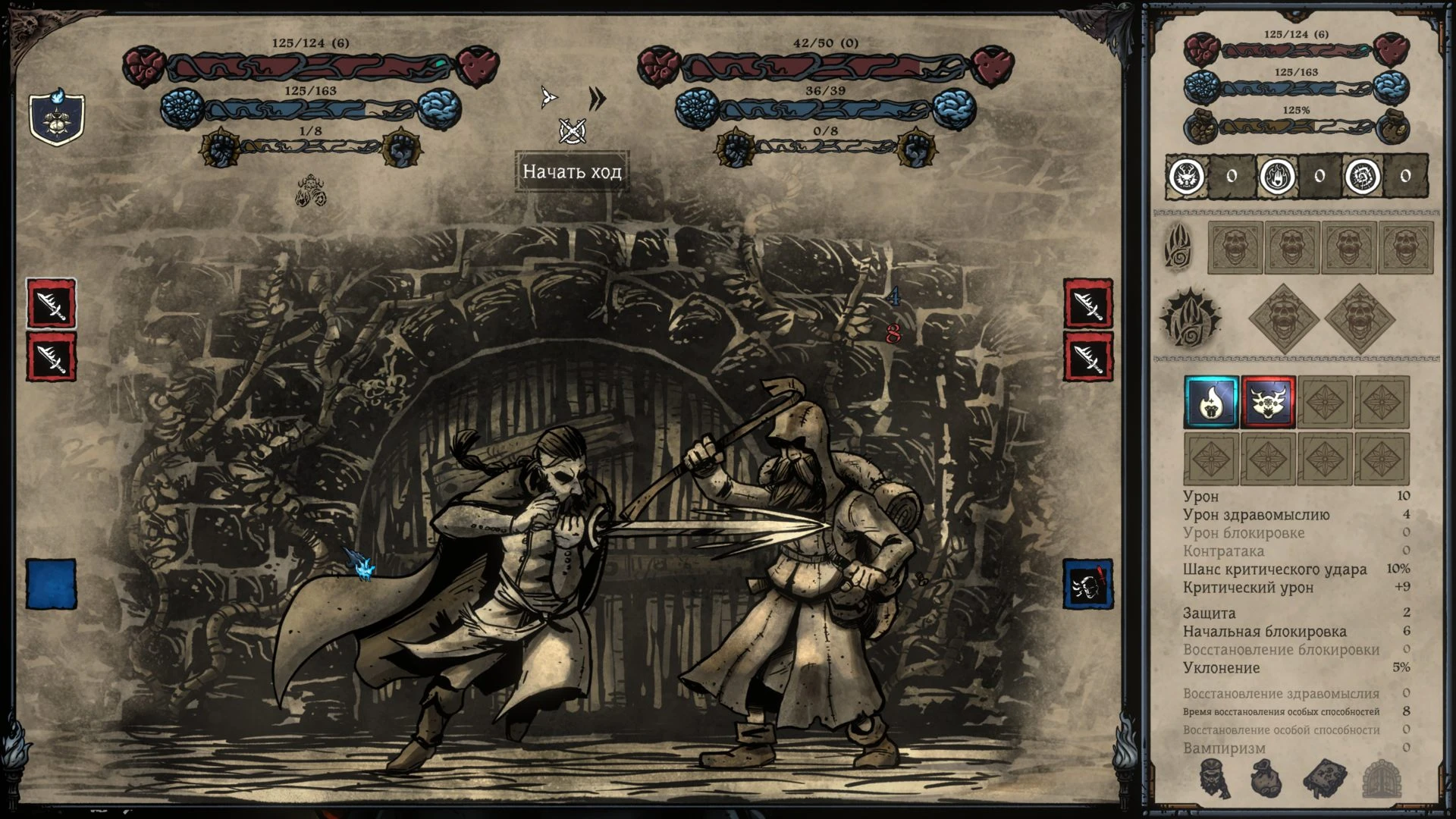Click the player's empty blue card slot

click(x=52, y=584)
